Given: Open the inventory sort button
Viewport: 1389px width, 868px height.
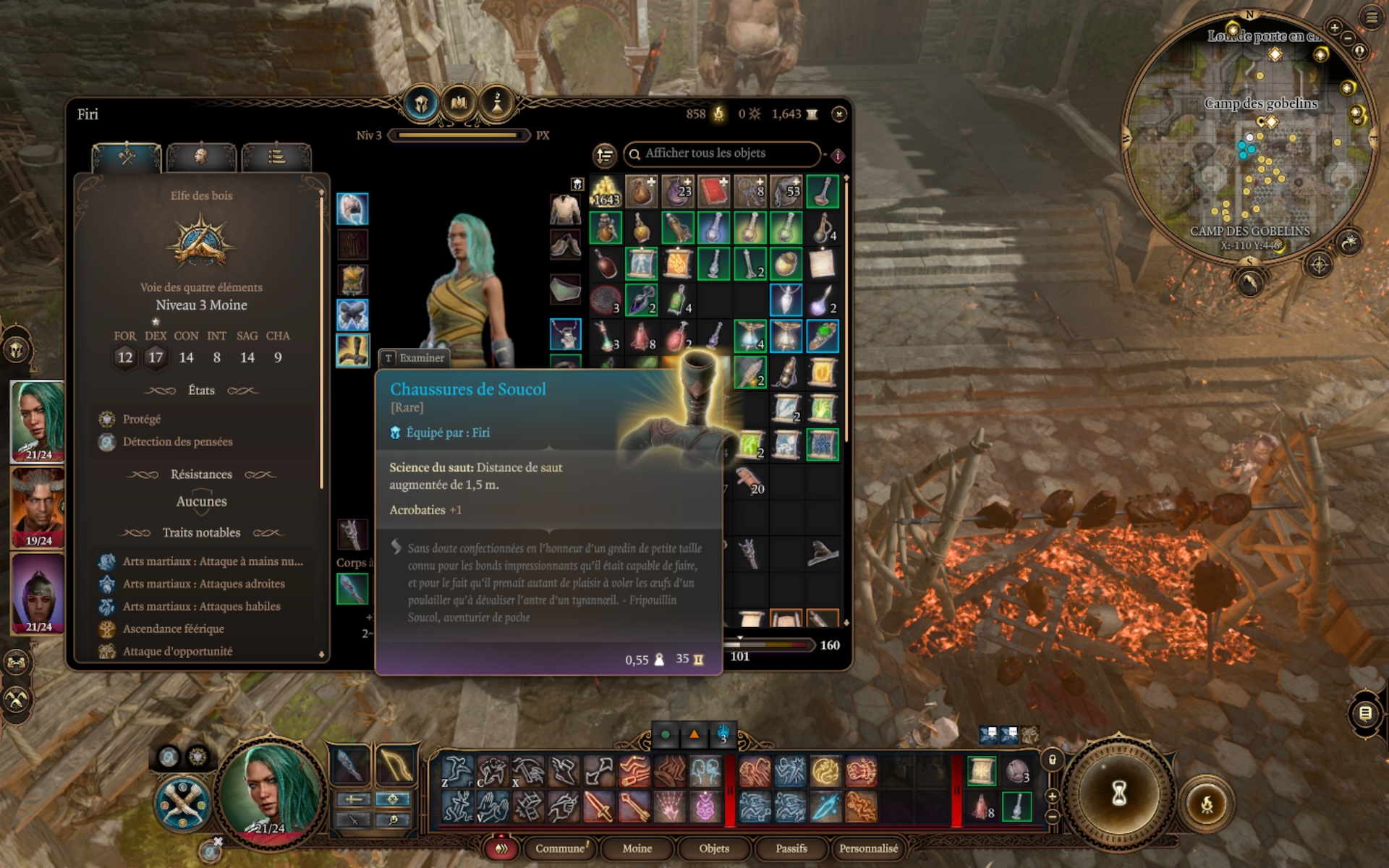Looking at the screenshot, I should (x=604, y=155).
